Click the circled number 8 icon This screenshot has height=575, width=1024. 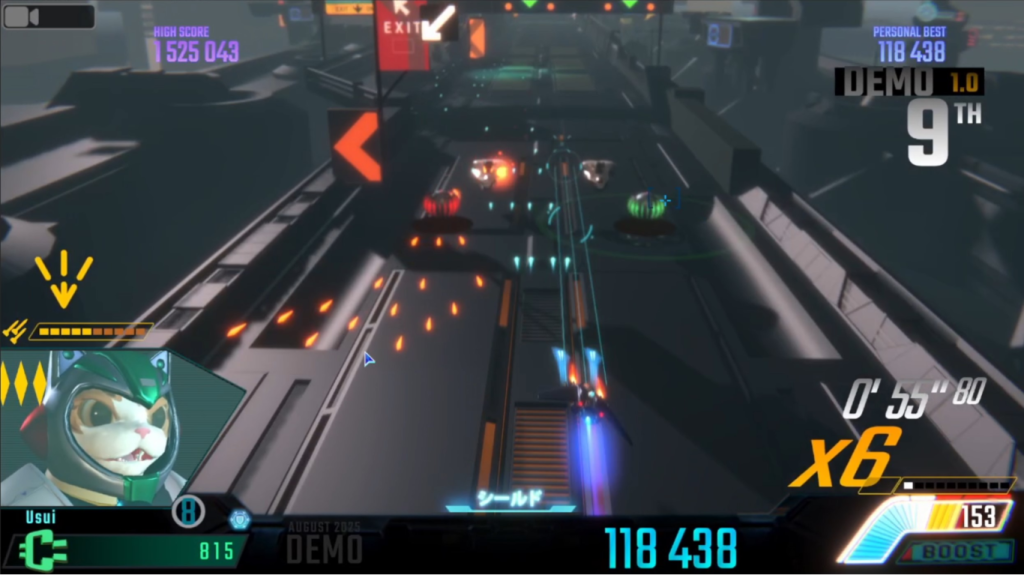(x=188, y=512)
